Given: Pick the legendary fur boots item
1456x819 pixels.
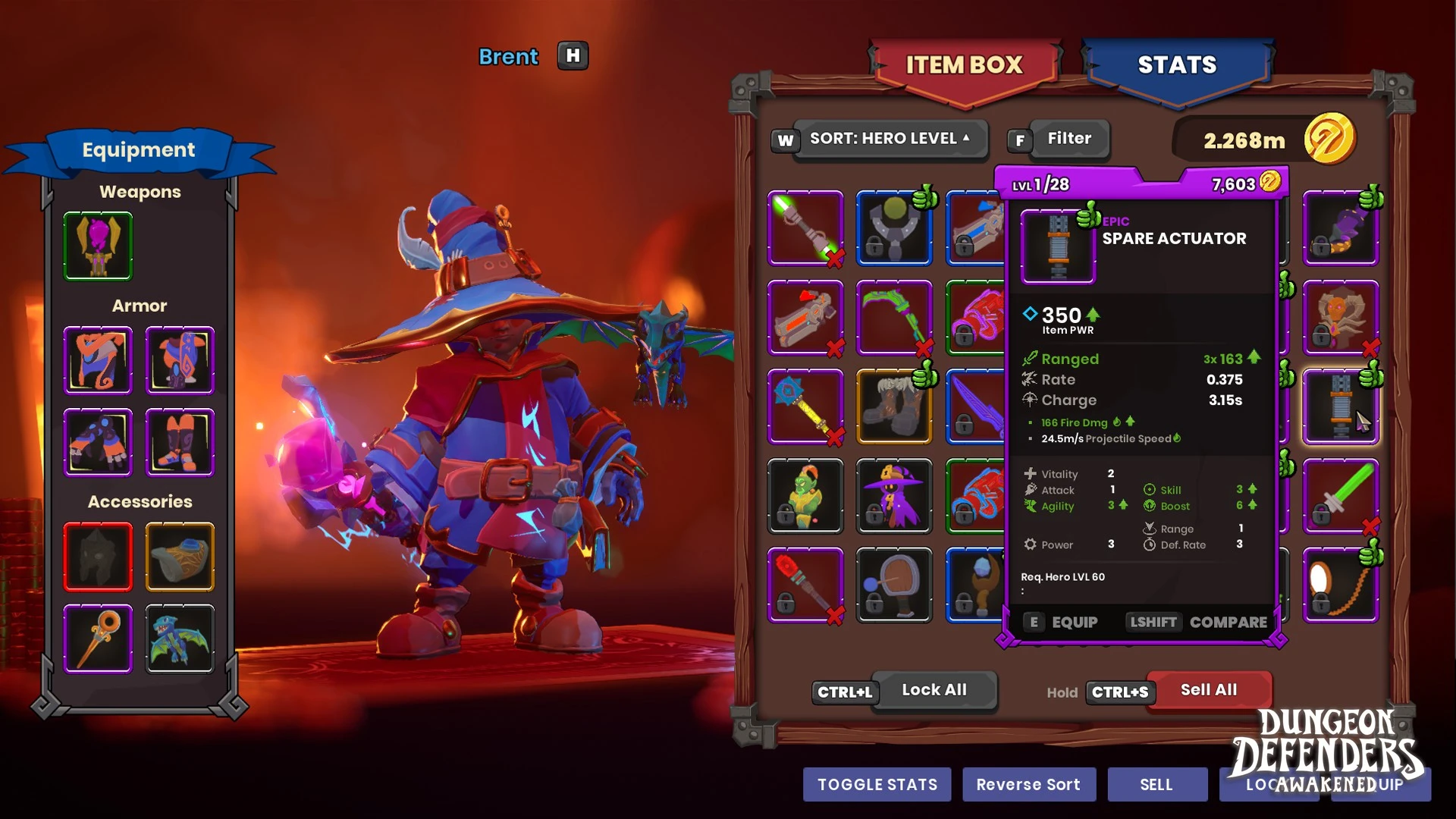Looking at the screenshot, I should pyautogui.click(x=894, y=406).
